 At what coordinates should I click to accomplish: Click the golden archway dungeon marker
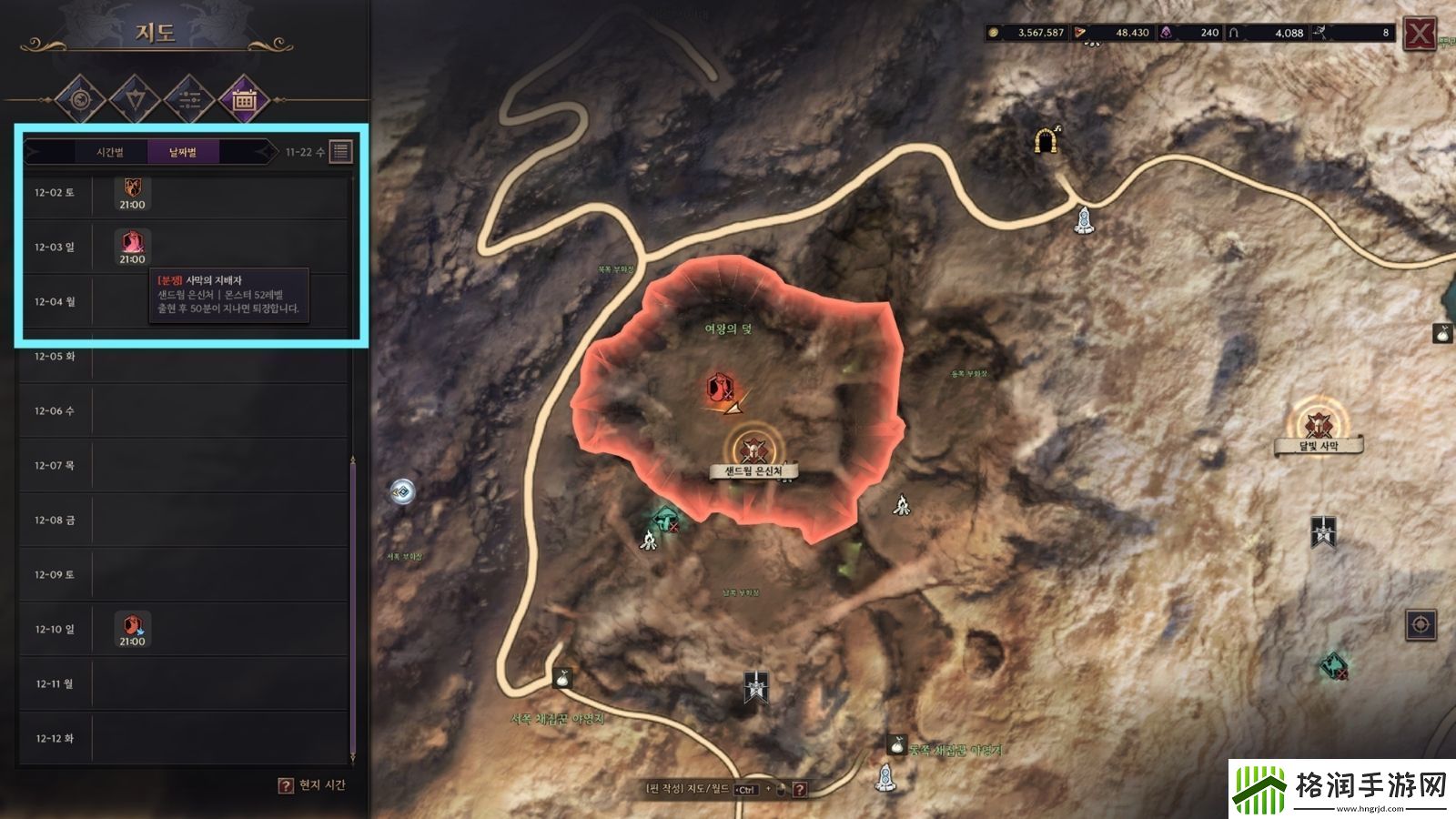(x=1046, y=140)
